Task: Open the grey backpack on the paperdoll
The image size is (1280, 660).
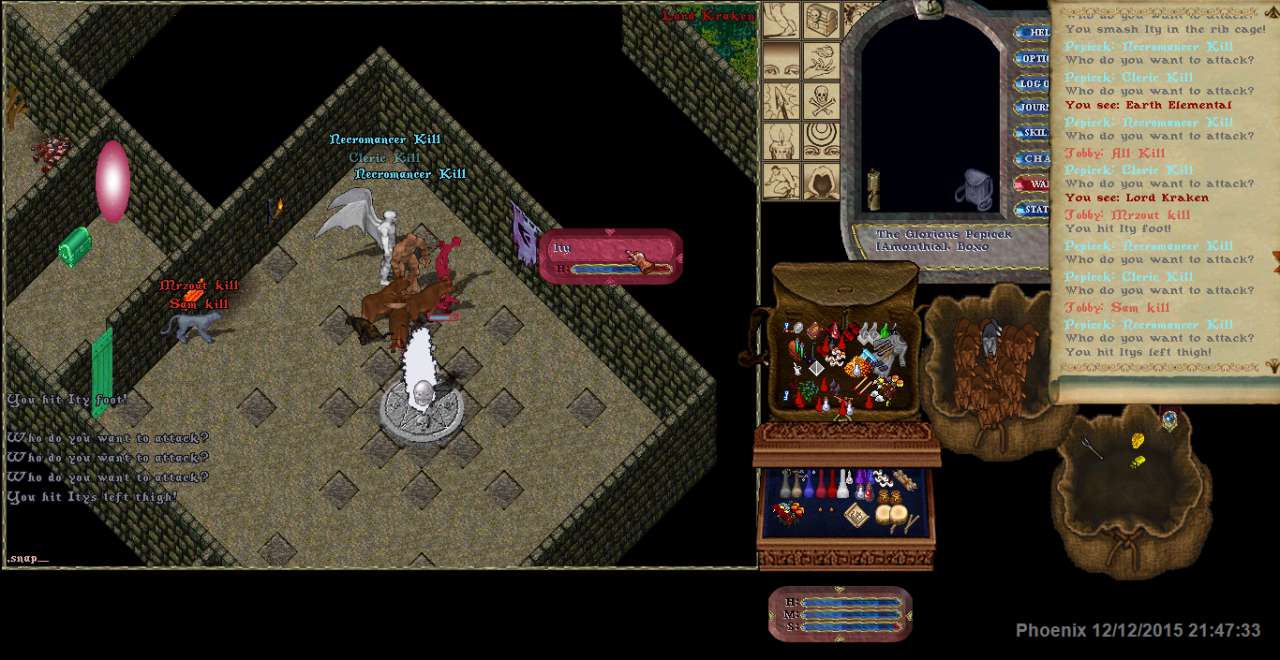Action: tap(974, 189)
